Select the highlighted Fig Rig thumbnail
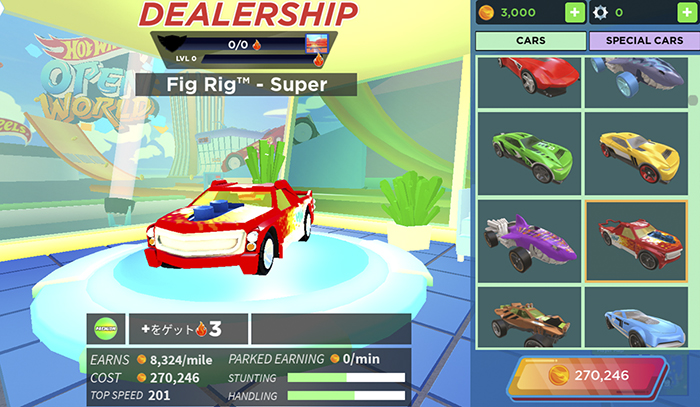Viewport: 700px width, 407px height. click(633, 240)
